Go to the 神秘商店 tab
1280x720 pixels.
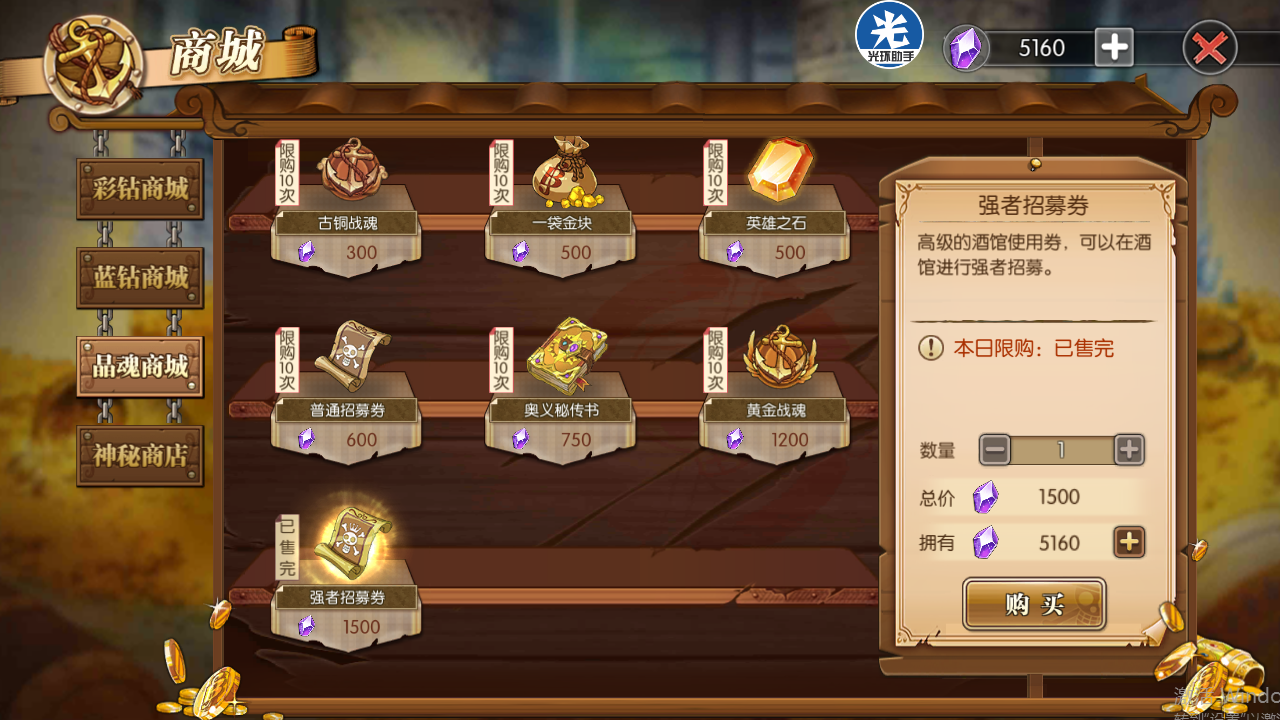tap(140, 456)
